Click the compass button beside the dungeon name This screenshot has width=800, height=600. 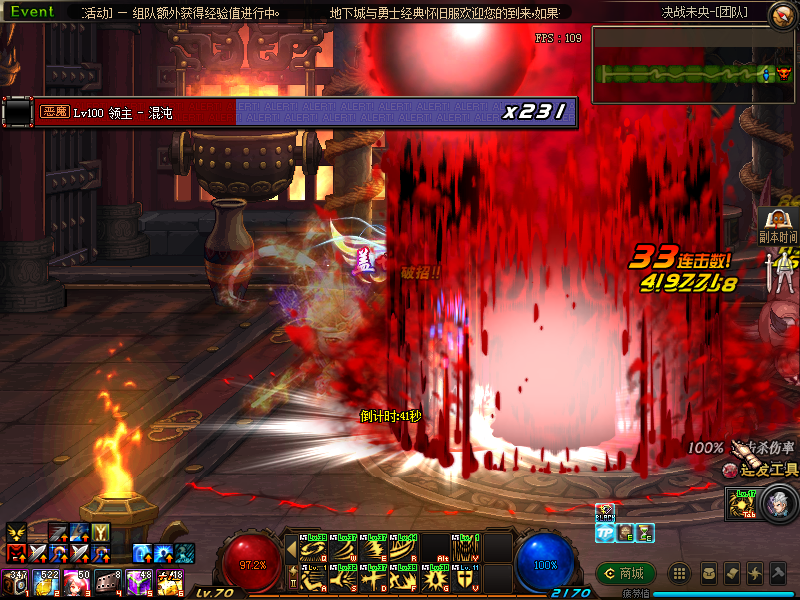(782, 14)
